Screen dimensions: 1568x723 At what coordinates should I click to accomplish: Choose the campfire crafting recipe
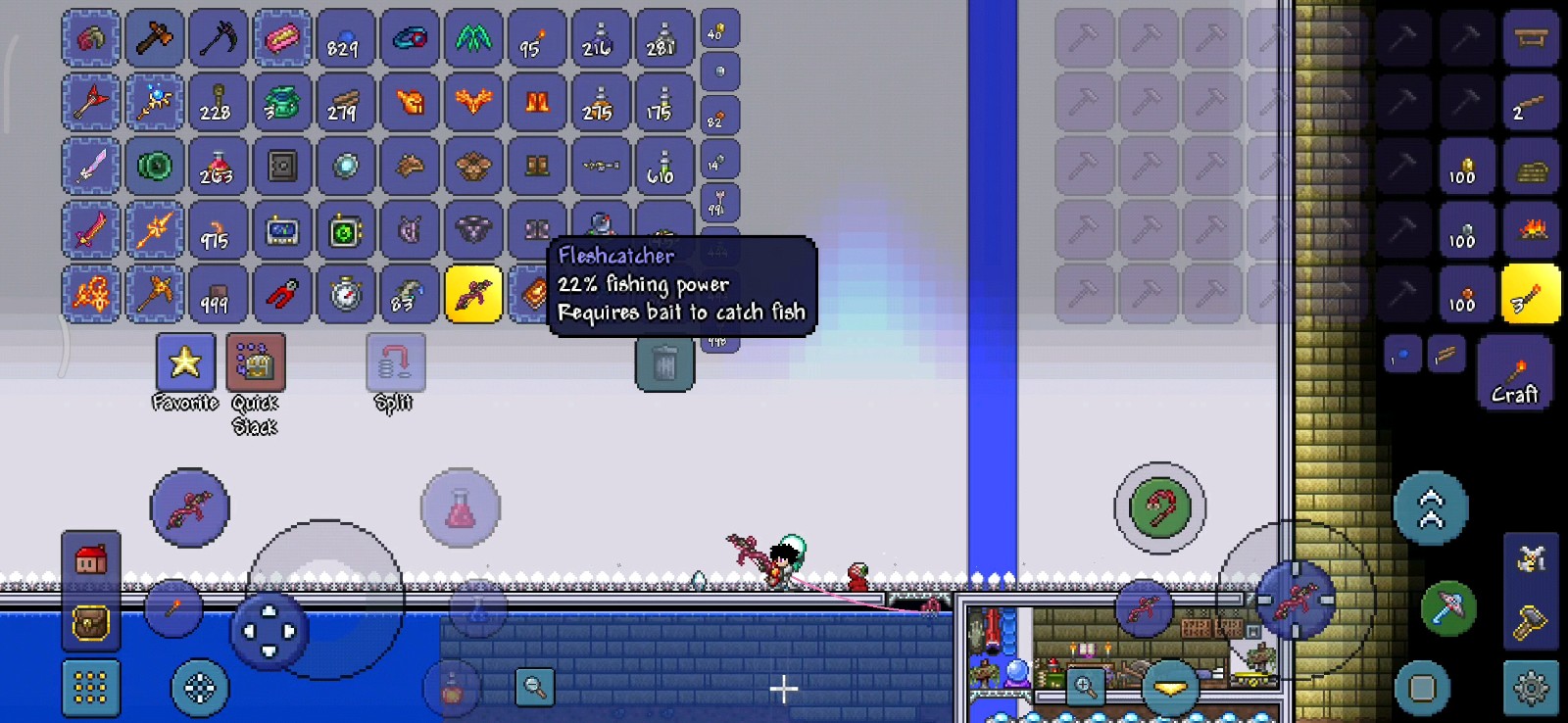(1531, 230)
